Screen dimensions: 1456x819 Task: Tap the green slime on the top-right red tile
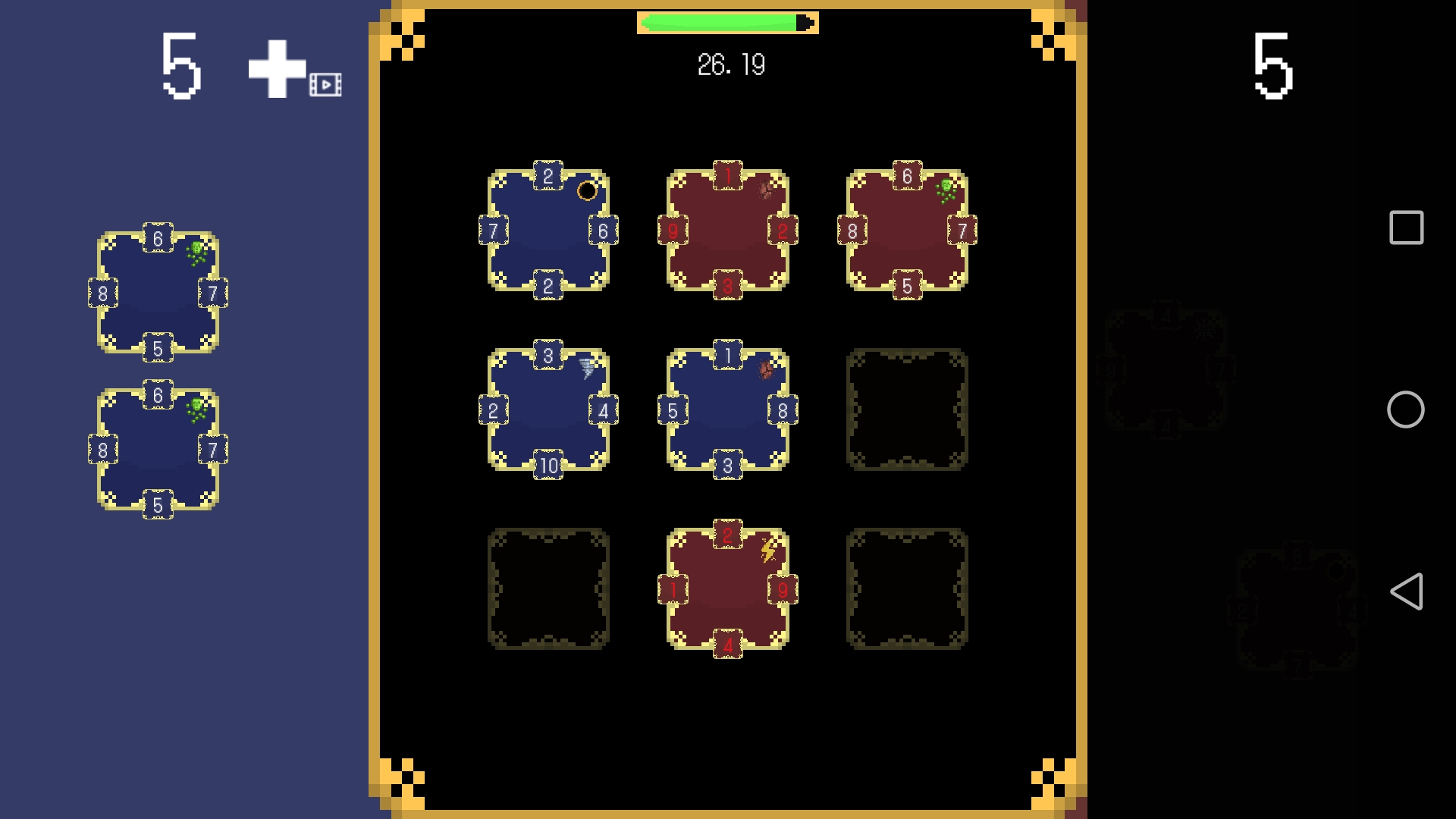pyautogui.click(x=946, y=190)
